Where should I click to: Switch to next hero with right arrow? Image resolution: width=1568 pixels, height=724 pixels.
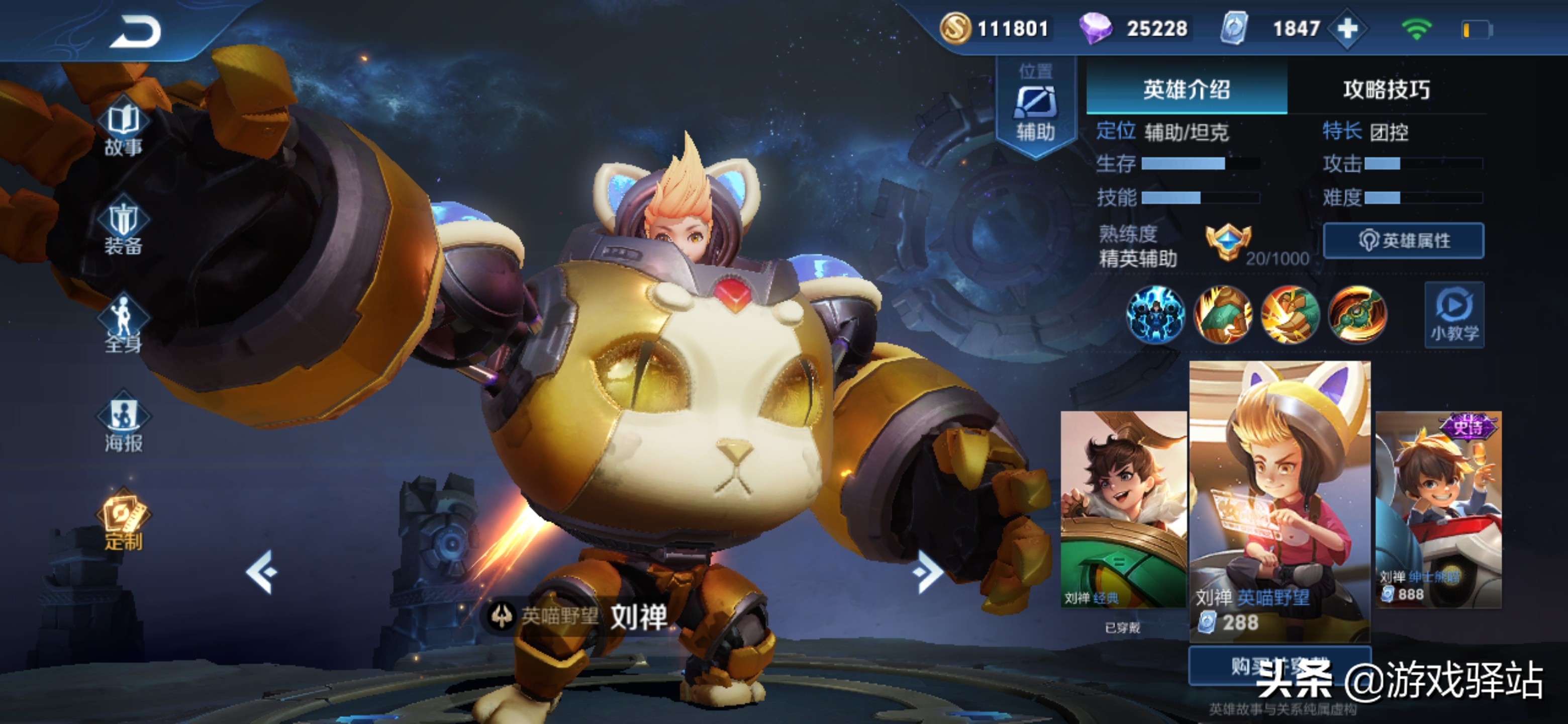(x=927, y=571)
